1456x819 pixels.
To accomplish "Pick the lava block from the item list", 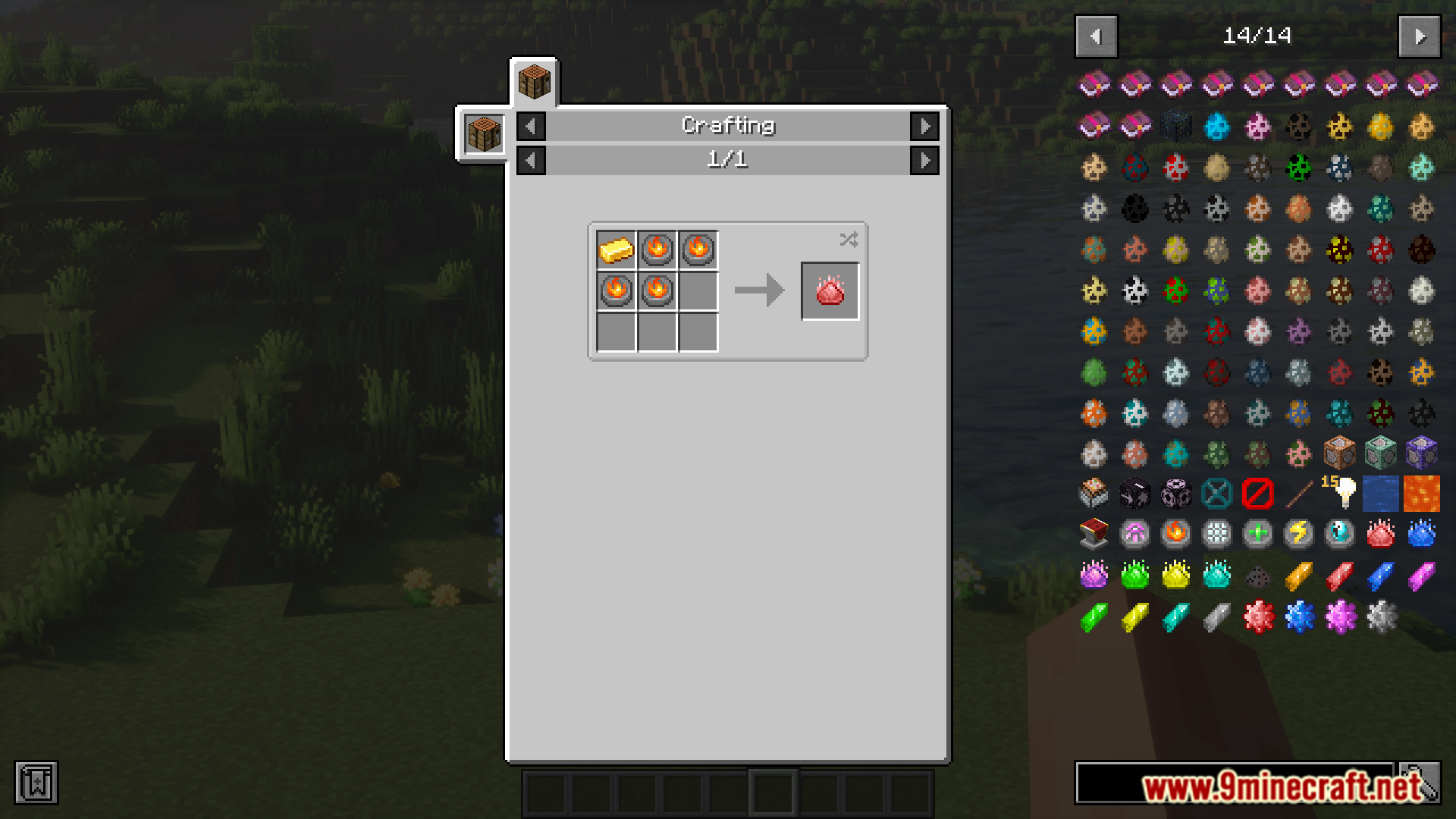I will [x=1421, y=494].
